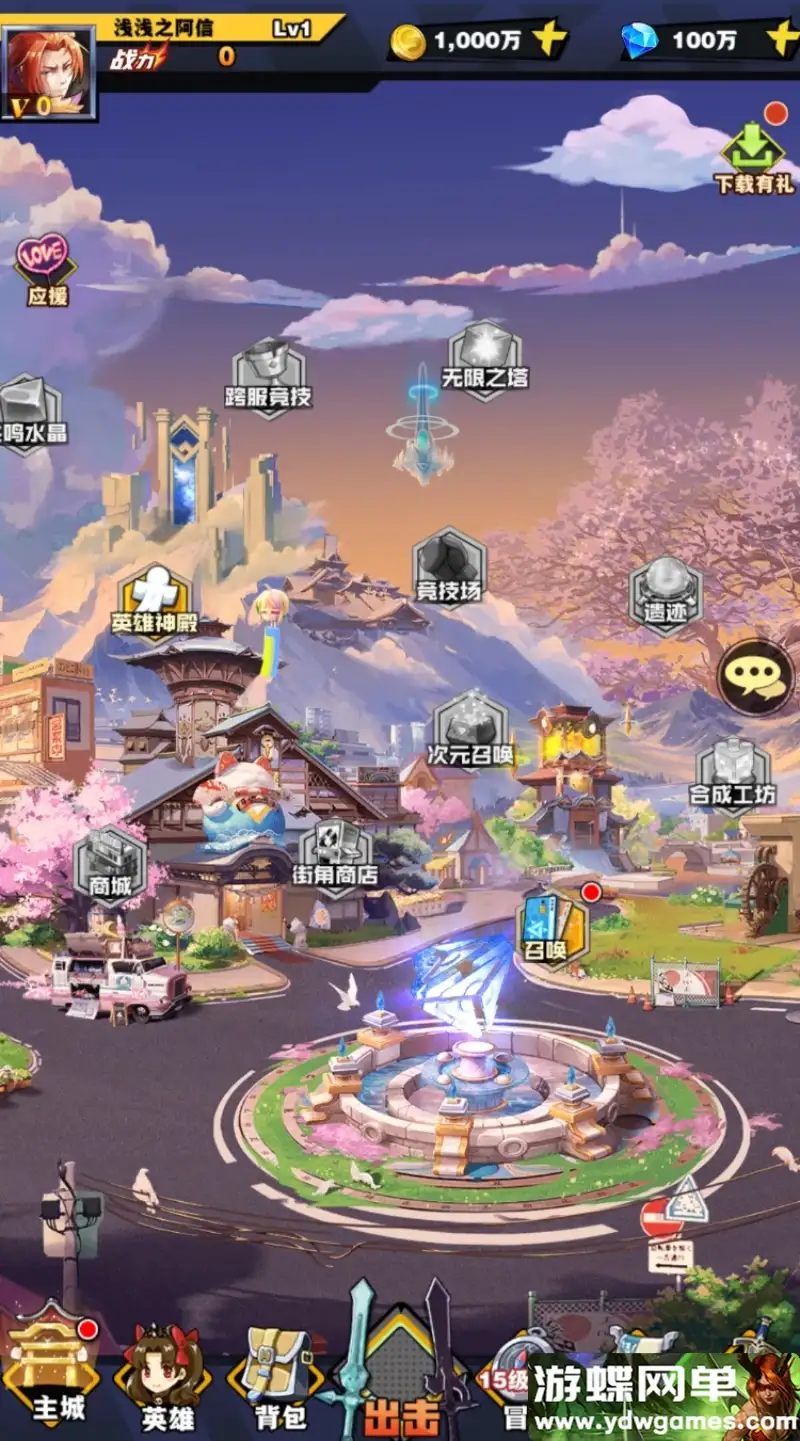Image resolution: width=800 pixels, height=1441 pixels.
Task: Open the 合成工坊 crafting workshop
Action: click(x=733, y=775)
